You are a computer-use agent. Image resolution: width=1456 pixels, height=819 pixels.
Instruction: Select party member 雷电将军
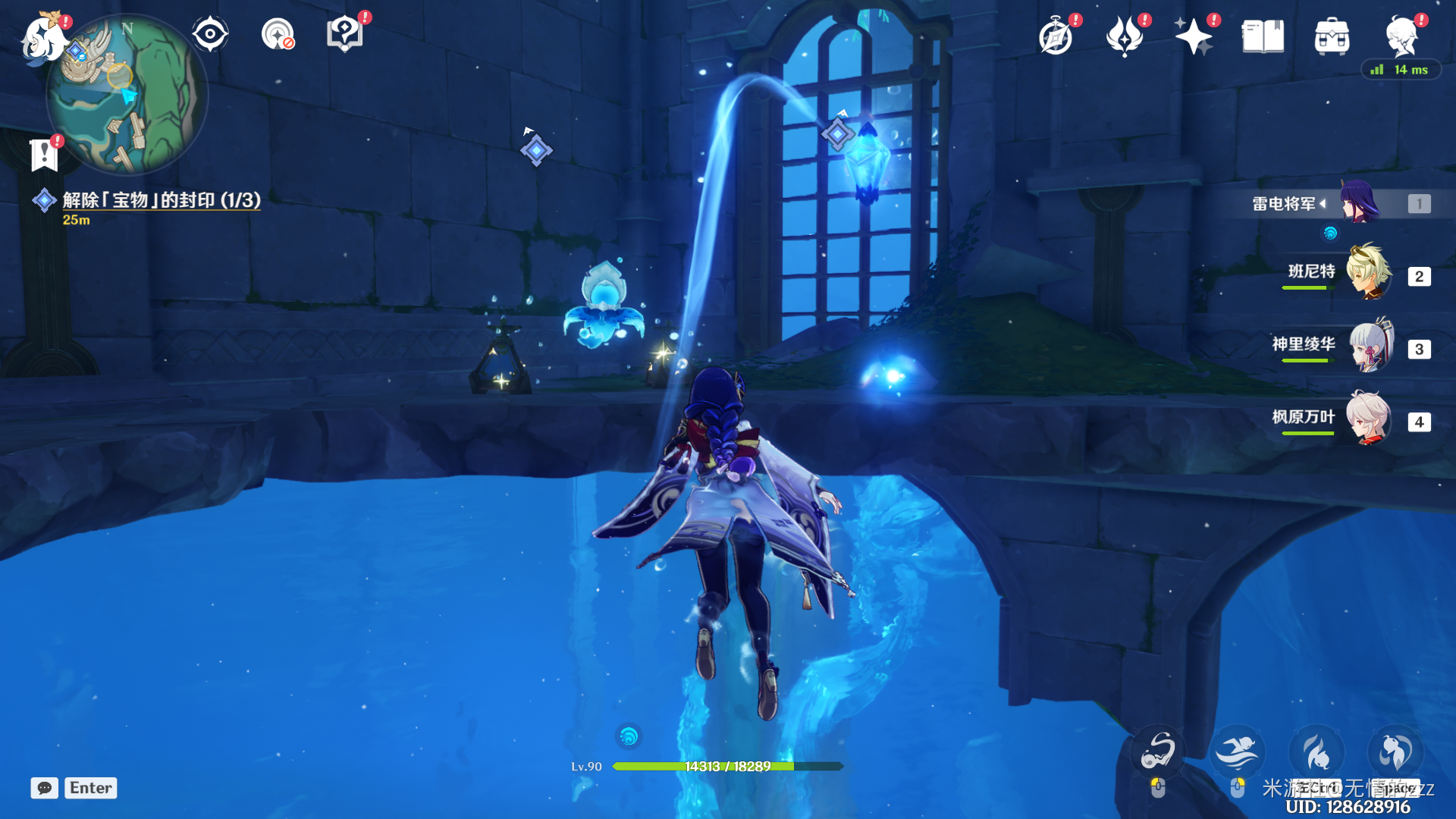tap(1359, 203)
